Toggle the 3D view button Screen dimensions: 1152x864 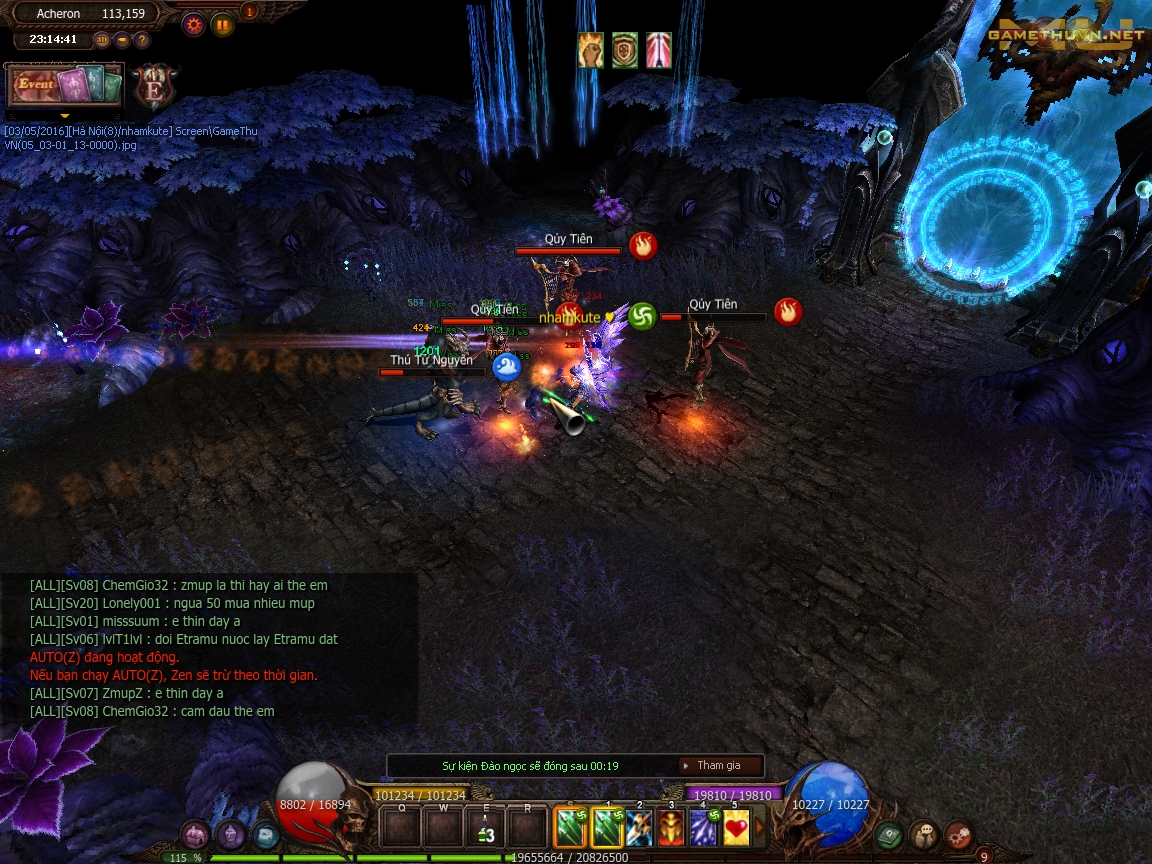click(102, 40)
